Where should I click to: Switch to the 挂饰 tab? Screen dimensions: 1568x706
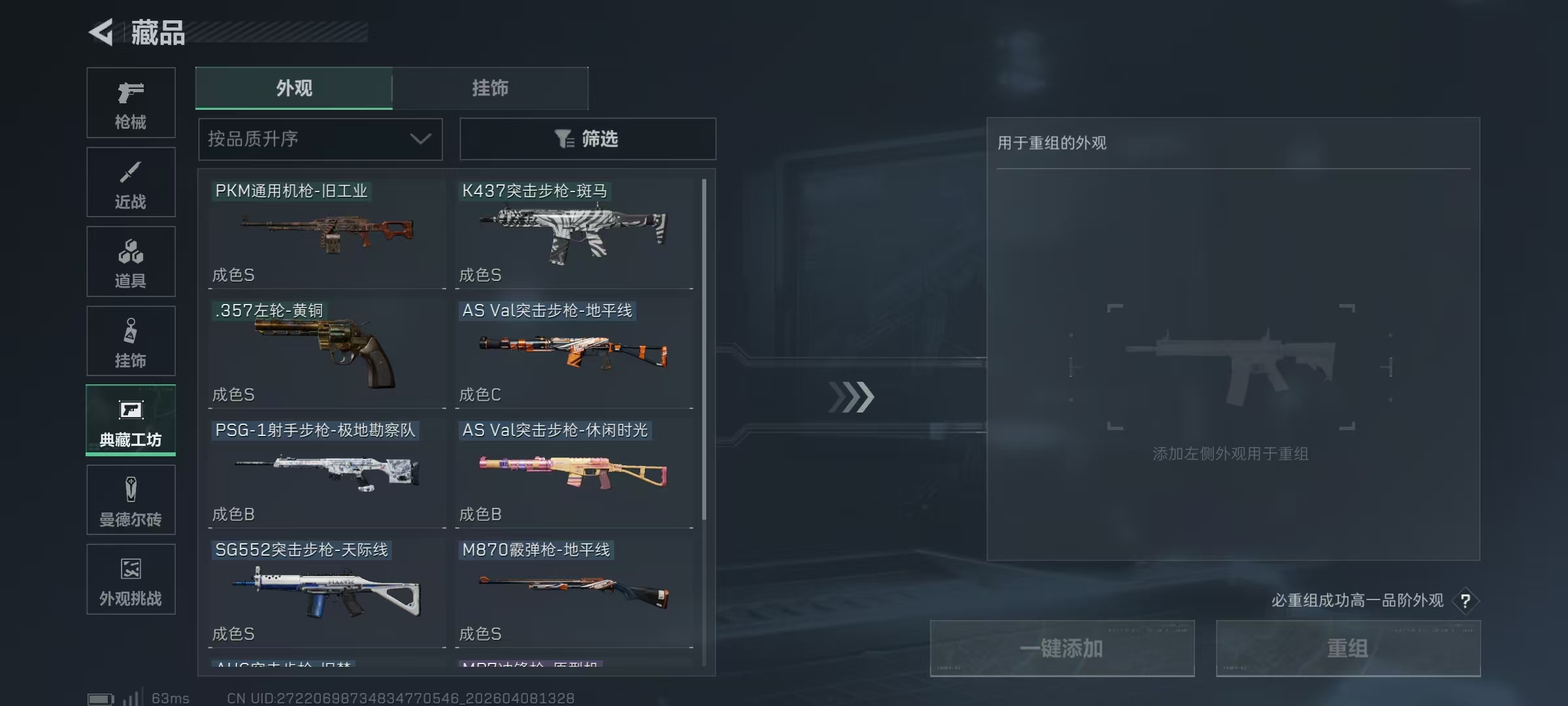[490, 89]
